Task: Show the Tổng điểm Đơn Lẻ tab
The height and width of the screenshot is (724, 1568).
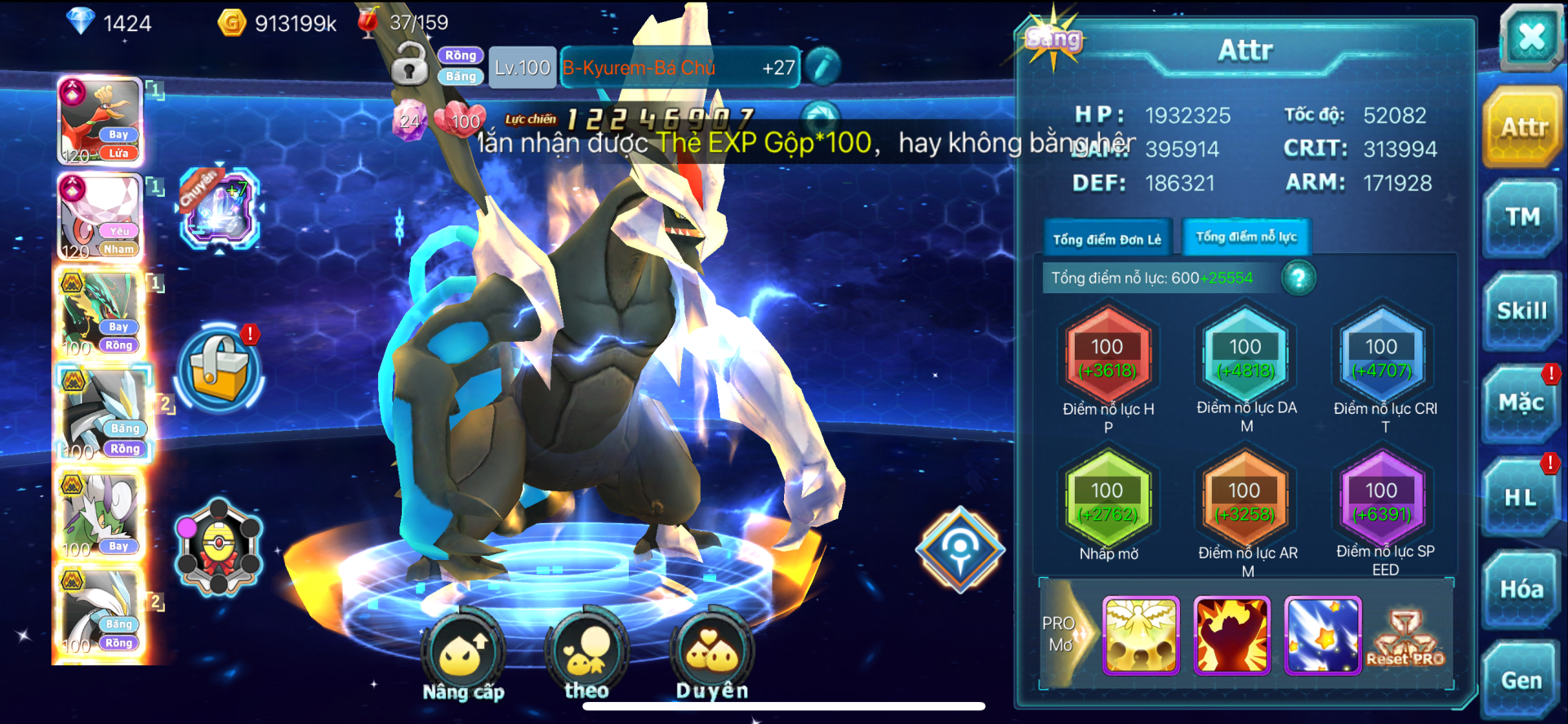Action: 1107,239
